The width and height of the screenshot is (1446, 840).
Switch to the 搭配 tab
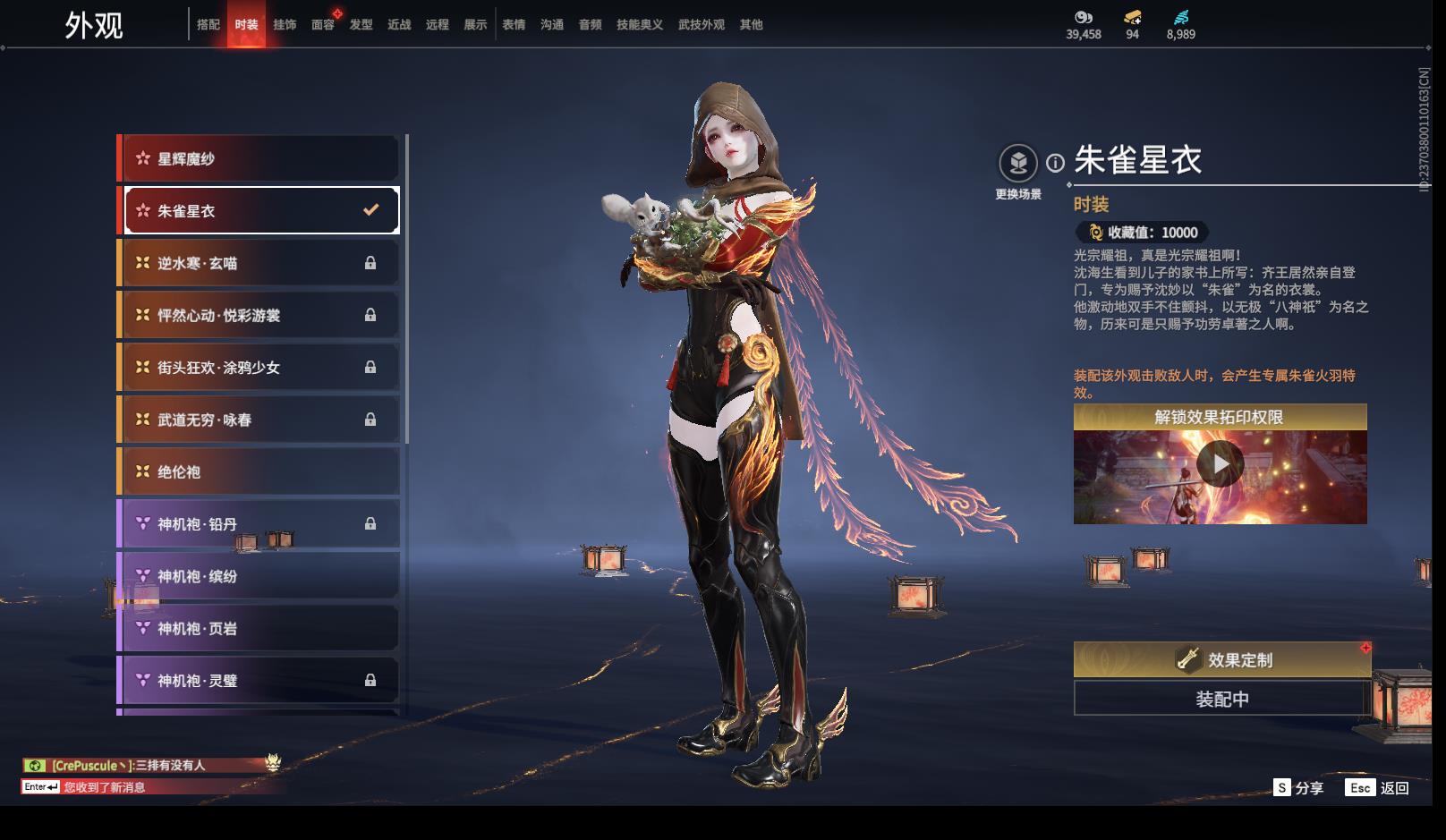coord(208,25)
